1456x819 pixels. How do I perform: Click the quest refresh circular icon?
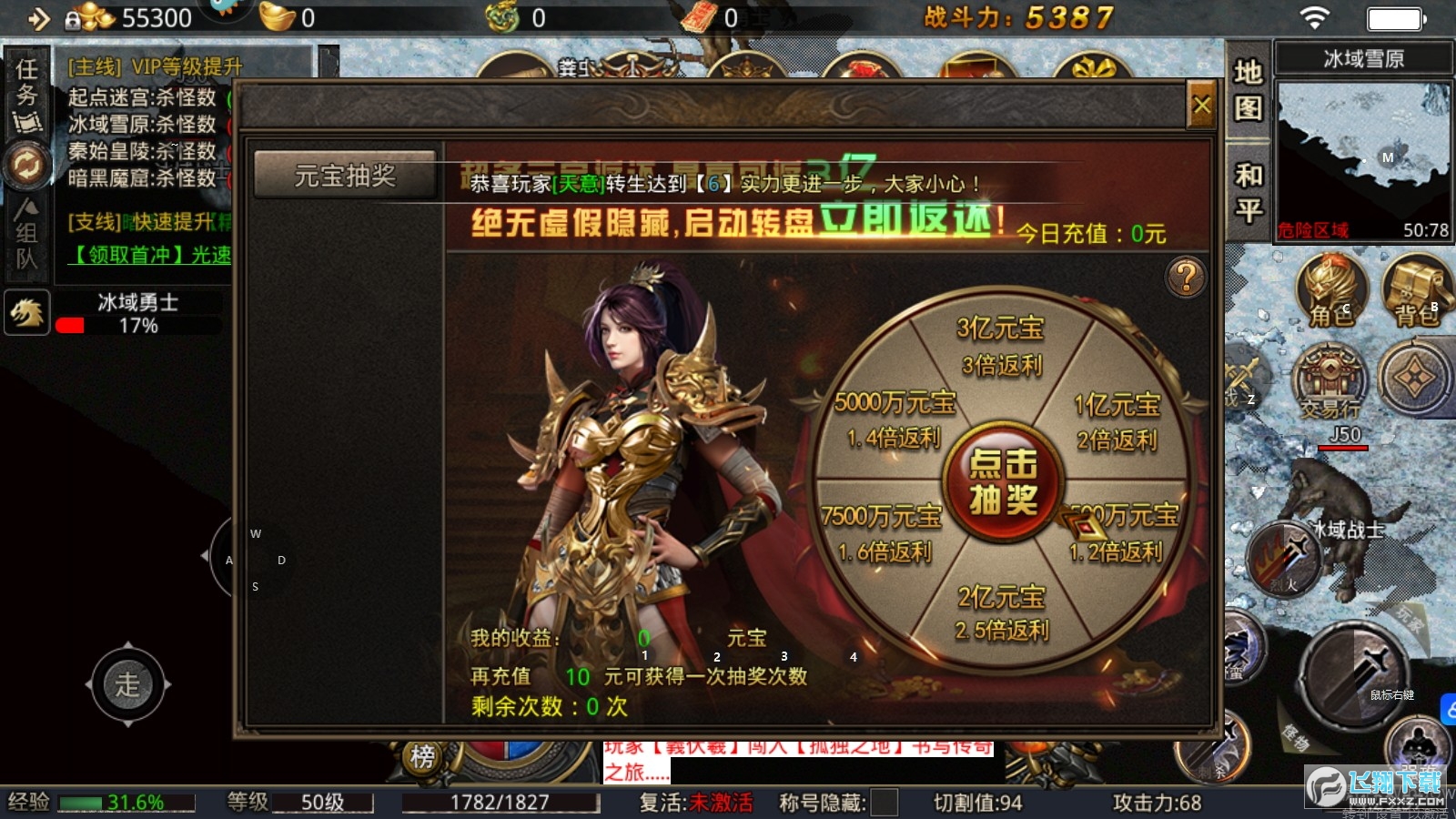click(27, 164)
